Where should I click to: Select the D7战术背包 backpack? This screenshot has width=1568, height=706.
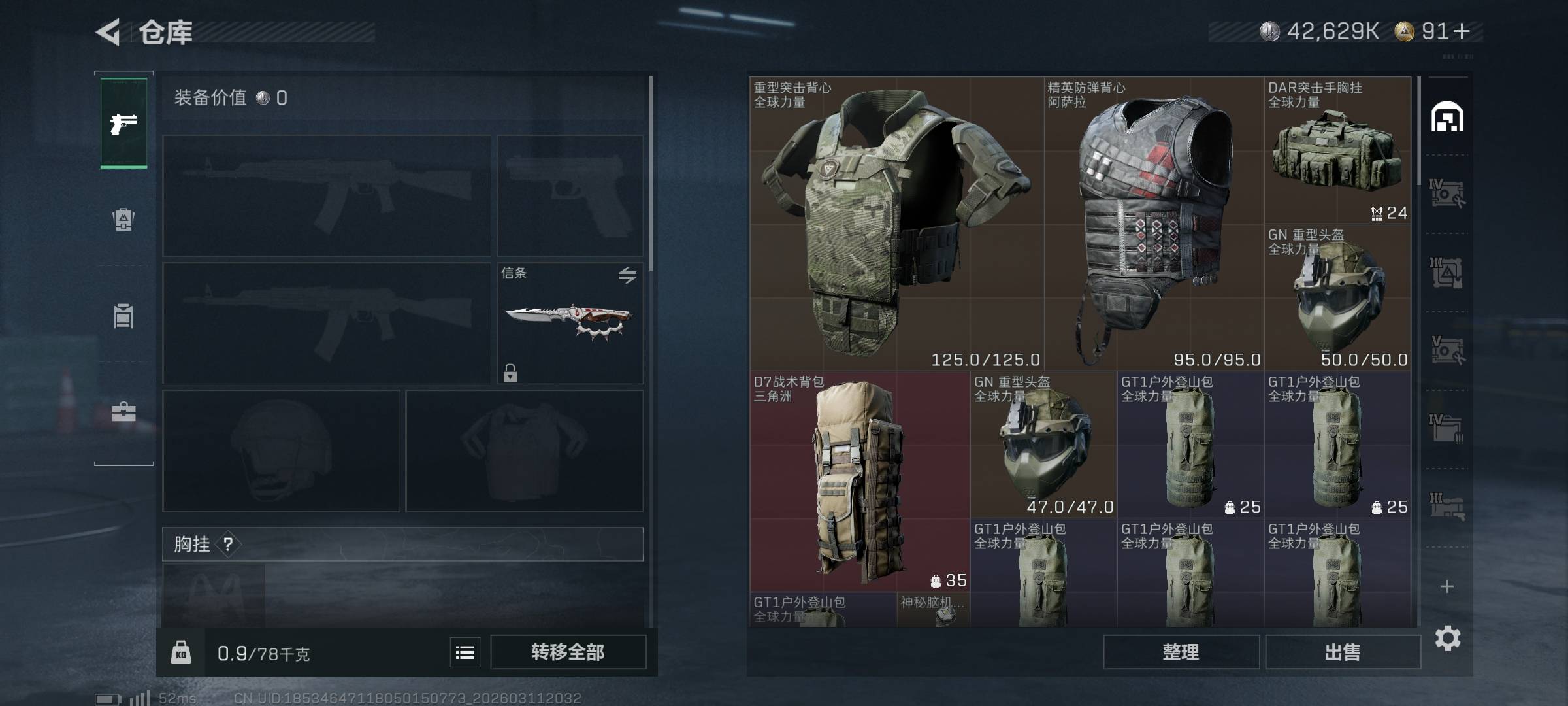click(x=859, y=482)
